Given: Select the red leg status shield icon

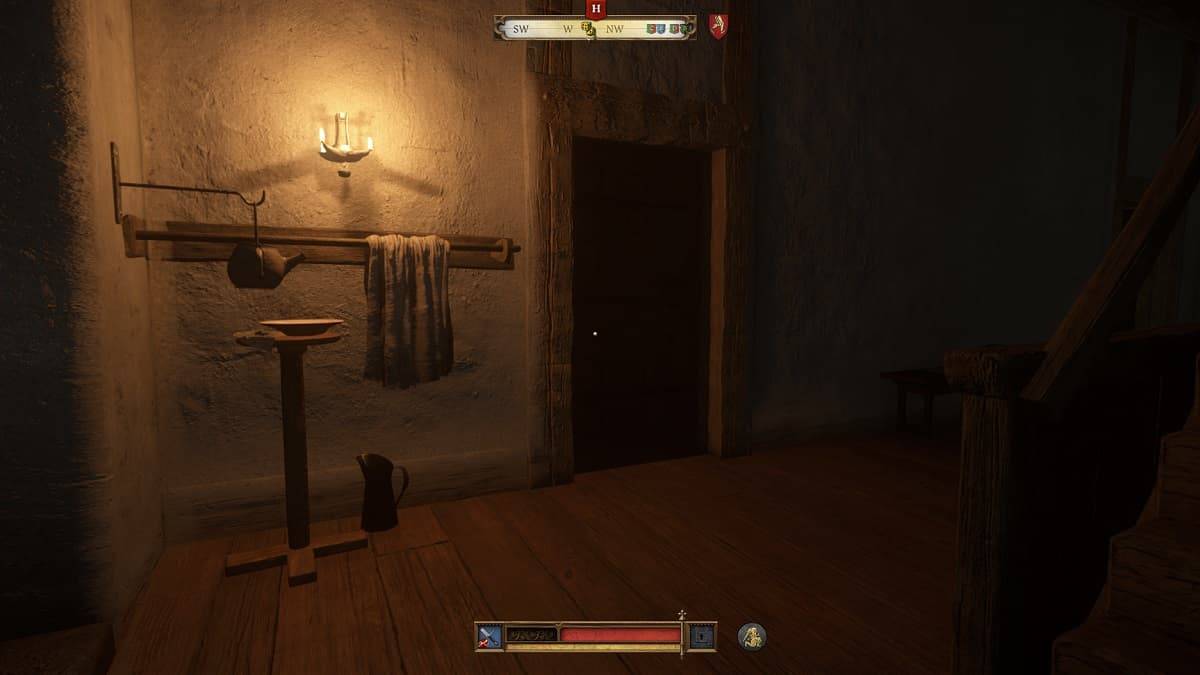Looking at the screenshot, I should click(x=718, y=26).
